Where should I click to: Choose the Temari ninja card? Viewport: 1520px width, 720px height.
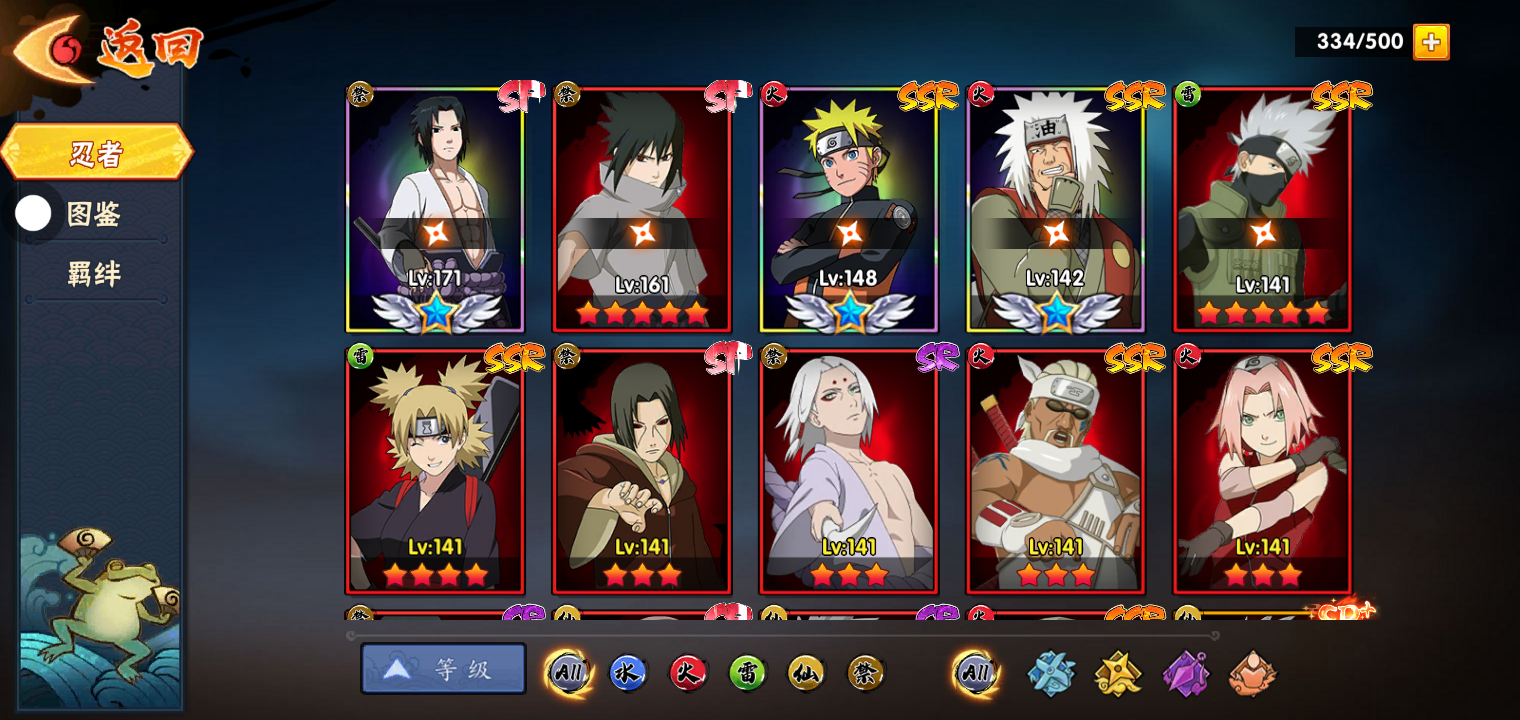pyautogui.click(x=435, y=472)
